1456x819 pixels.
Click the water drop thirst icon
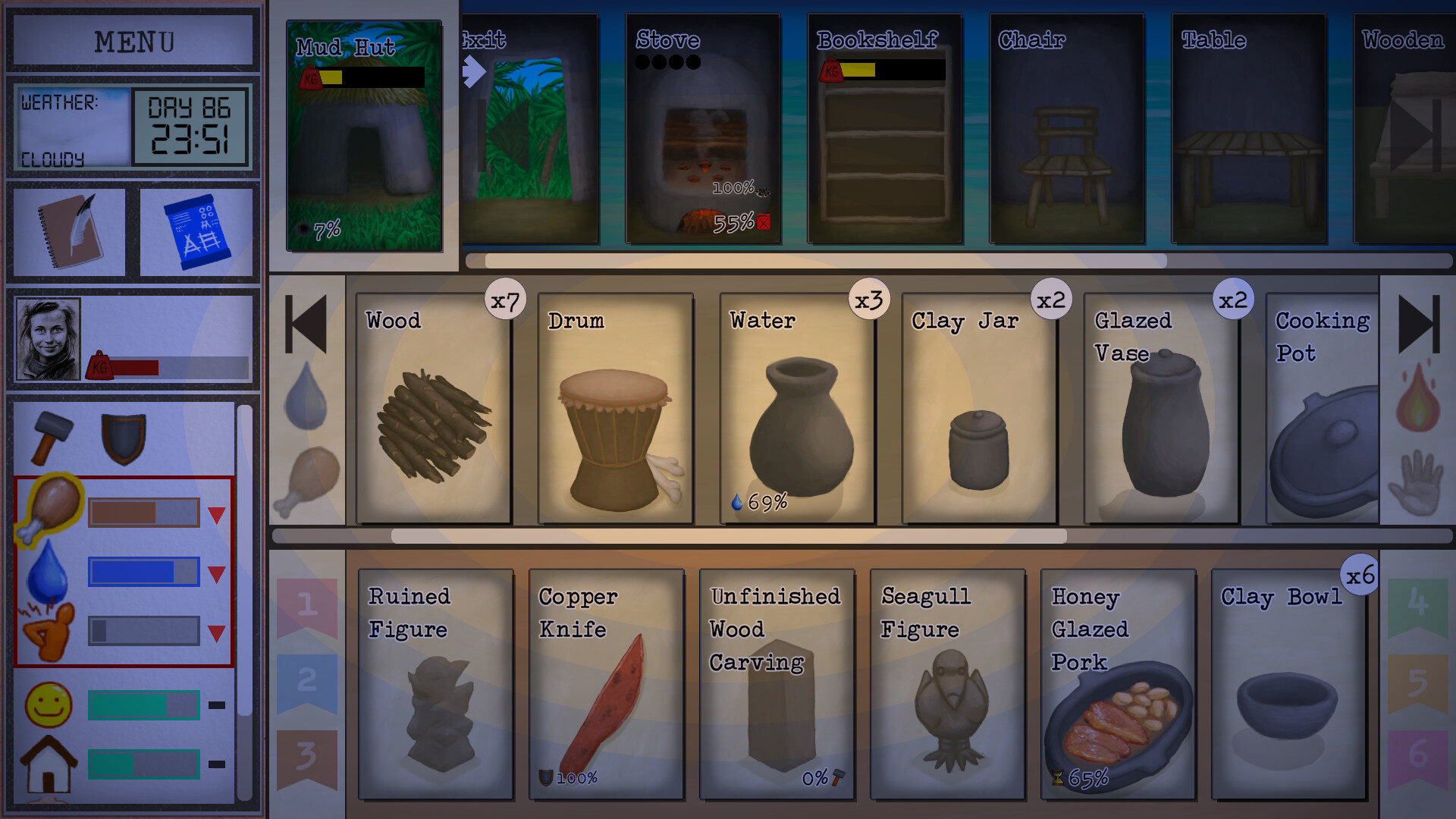tap(48, 571)
